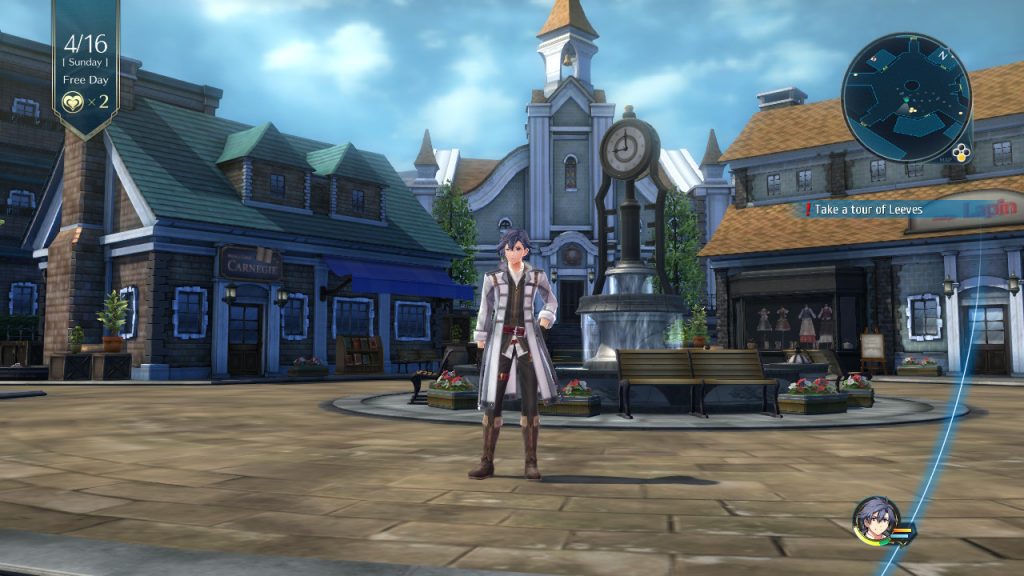Open the circular town minimap
The height and width of the screenshot is (576, 1024).
(906, 97)
